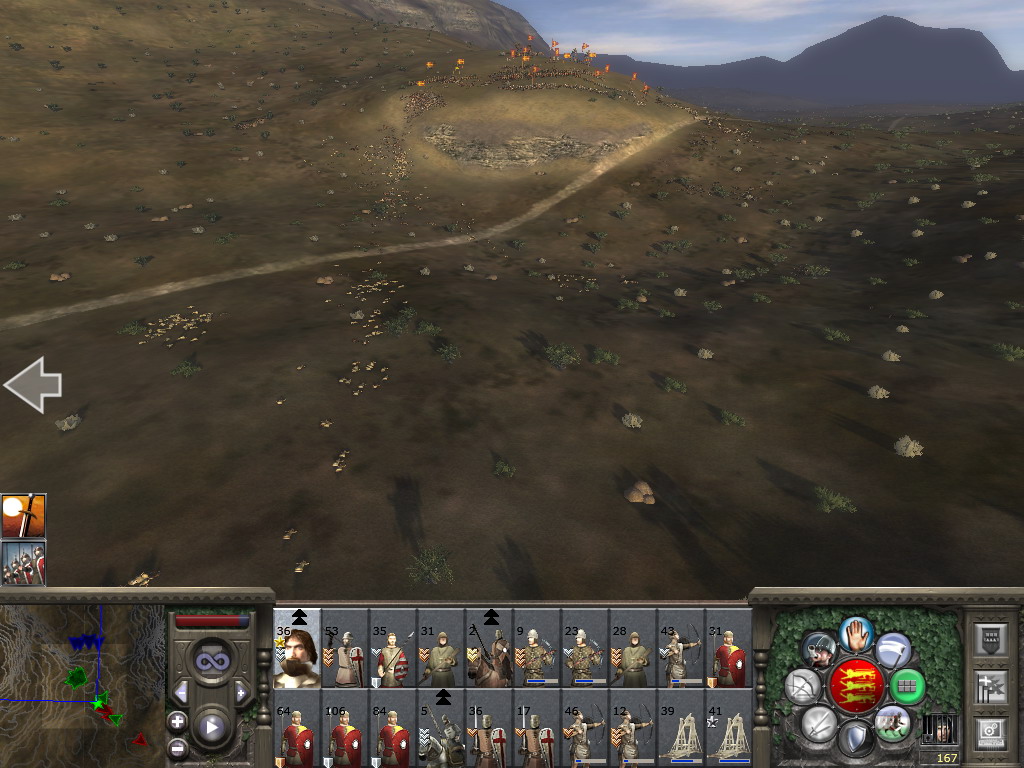This screenshot has width=1024, height=768.
Task: Click the red three-lions faction emblem
Action: (856, 685)
